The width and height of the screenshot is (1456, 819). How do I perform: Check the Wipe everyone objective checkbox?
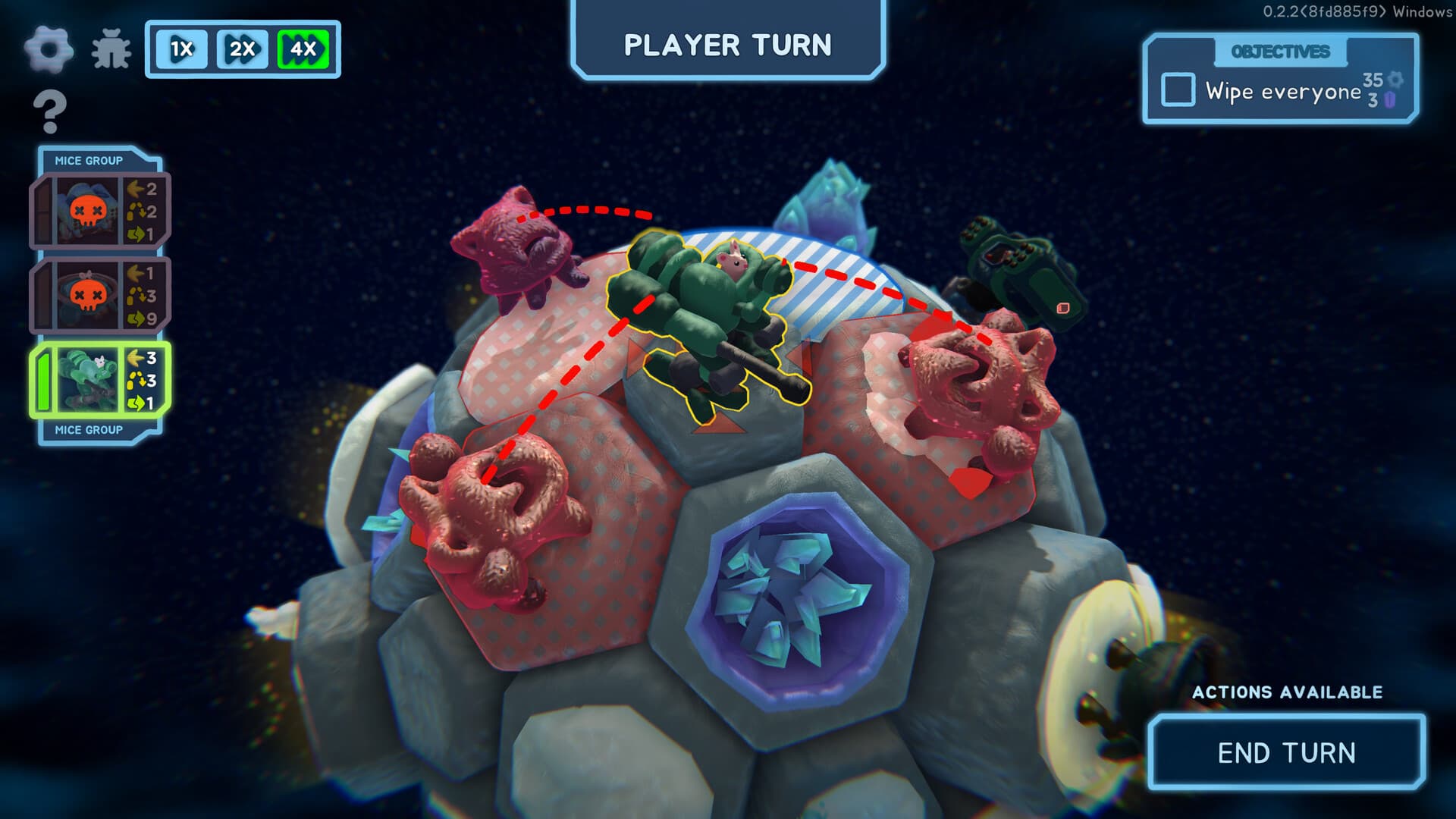[x=1178, y=89]
